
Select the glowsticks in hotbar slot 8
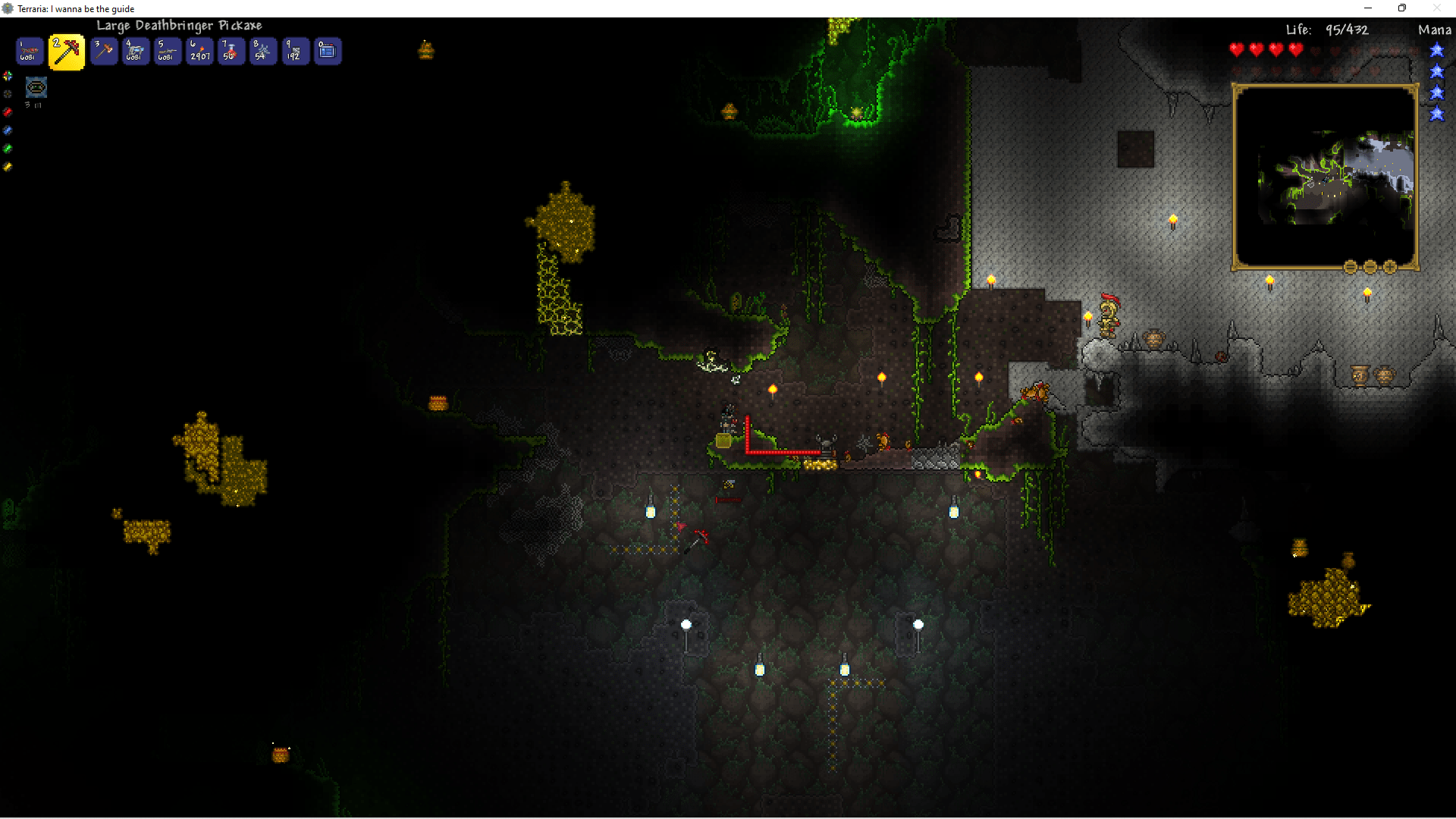click(263, 51)
